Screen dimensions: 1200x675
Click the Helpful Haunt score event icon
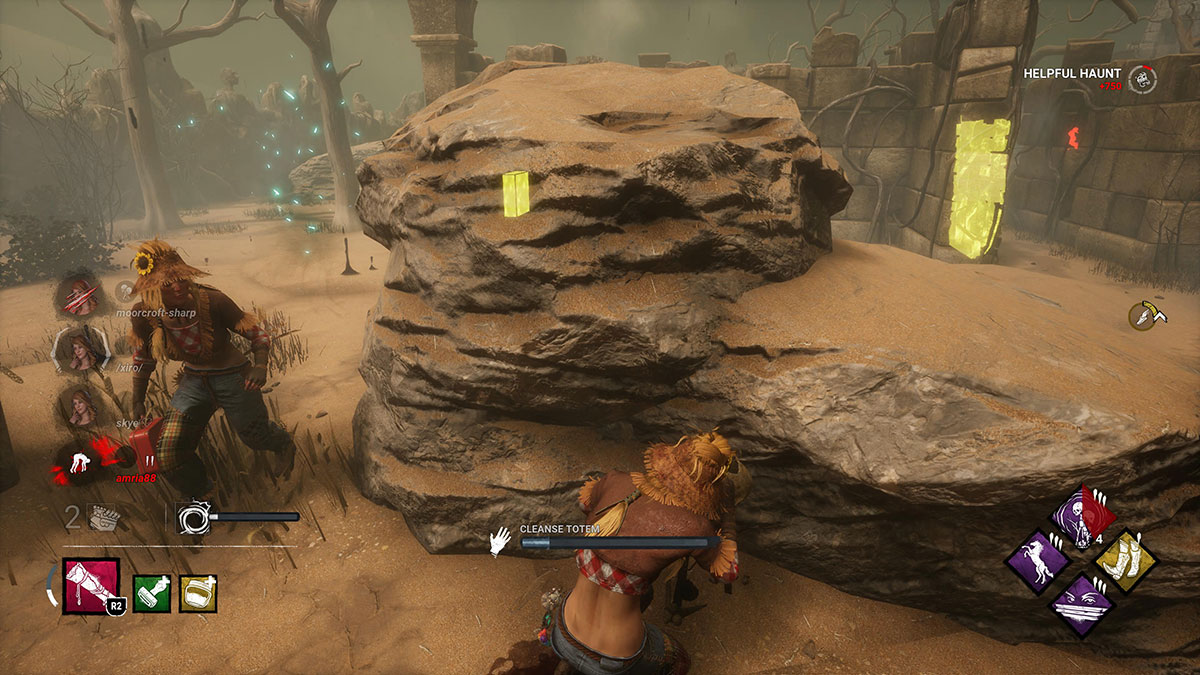(x=1142, y=79)
